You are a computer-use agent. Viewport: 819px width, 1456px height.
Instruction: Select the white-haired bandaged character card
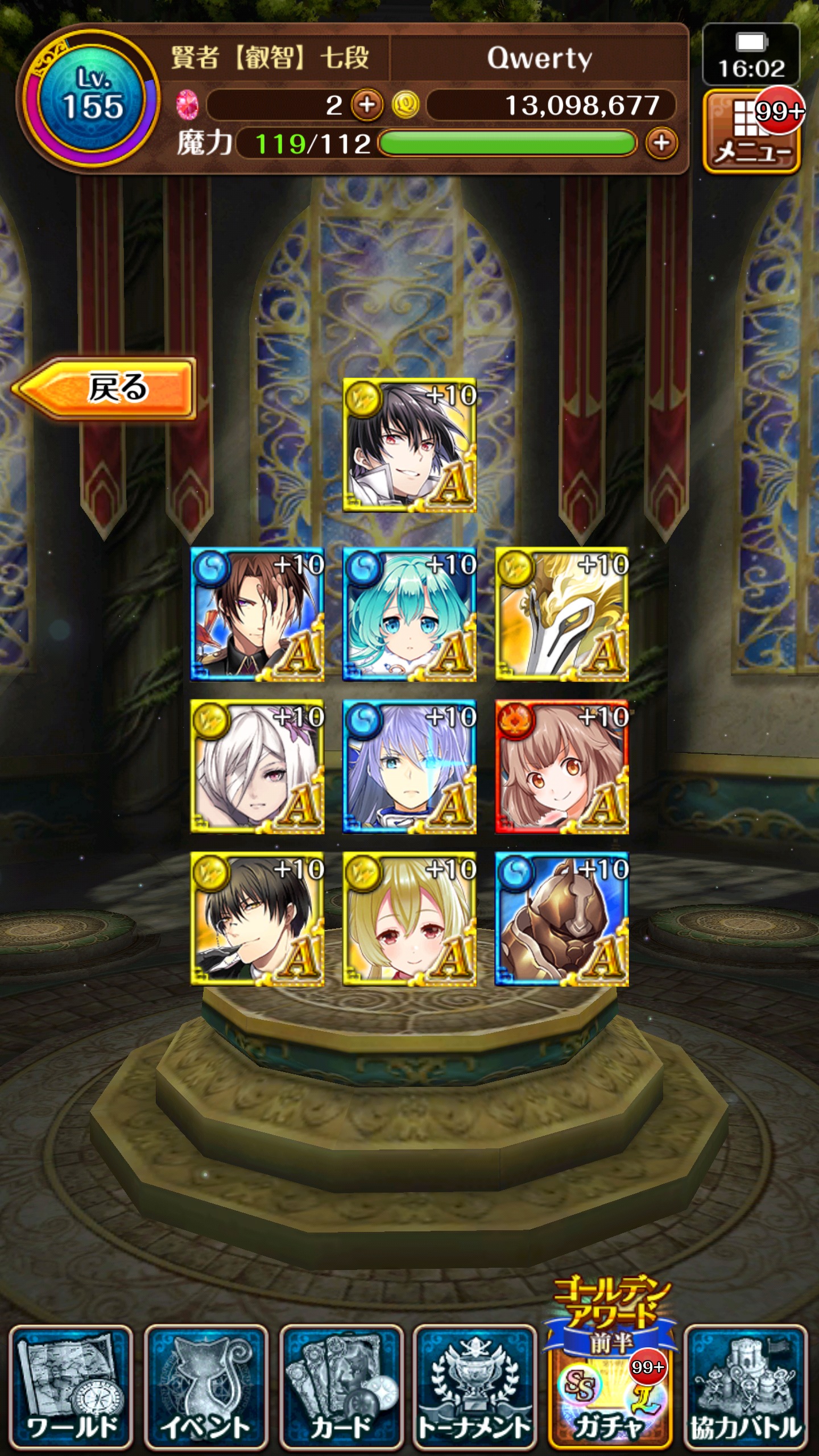(x=257, y=767)
